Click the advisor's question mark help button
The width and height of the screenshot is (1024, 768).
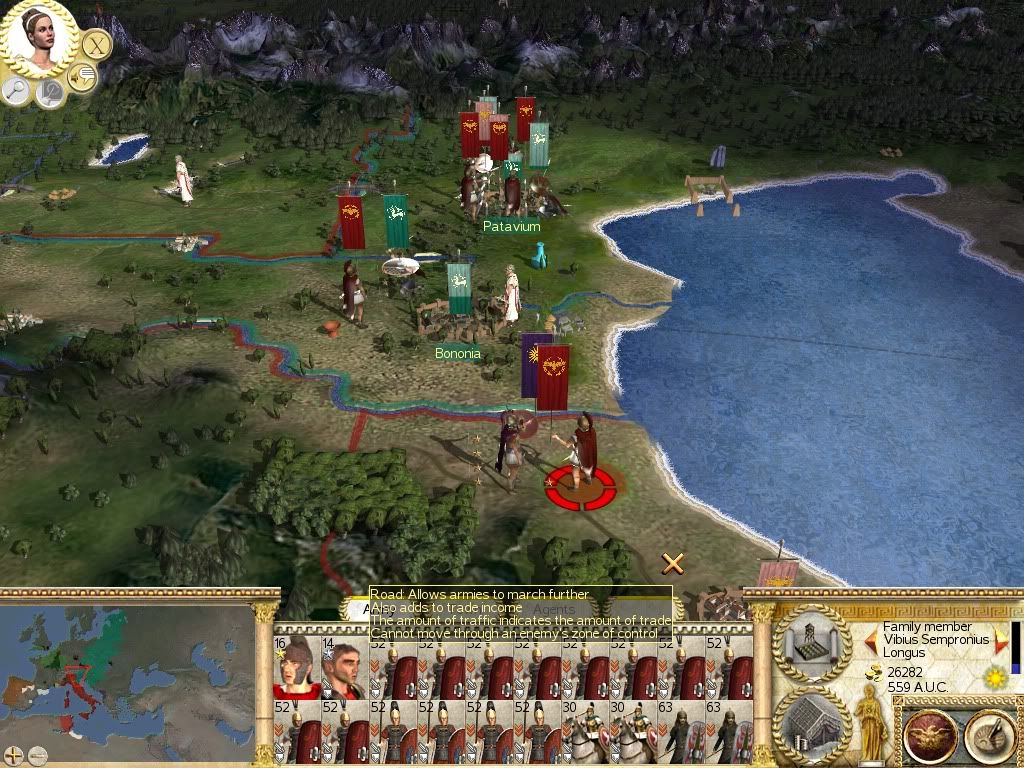[49, 93]
